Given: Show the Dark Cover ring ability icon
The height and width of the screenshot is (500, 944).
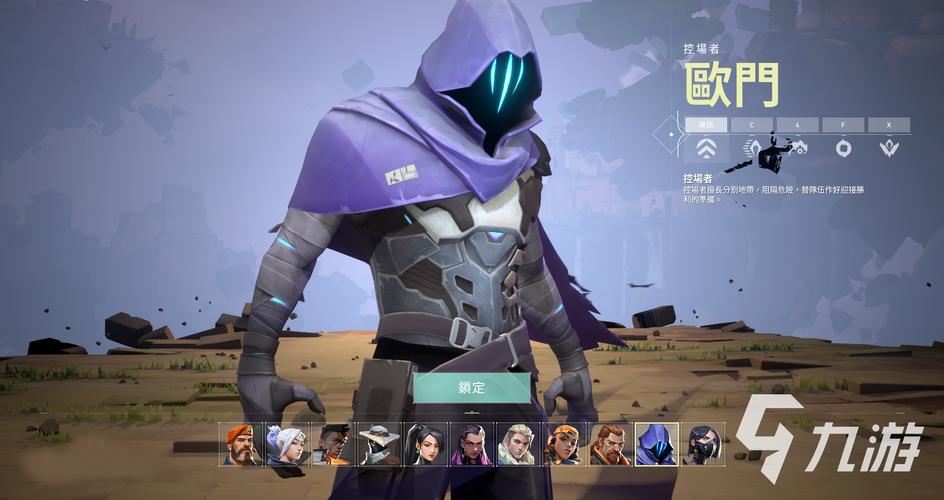Looking at the screenshot, I should click(842, 148).
